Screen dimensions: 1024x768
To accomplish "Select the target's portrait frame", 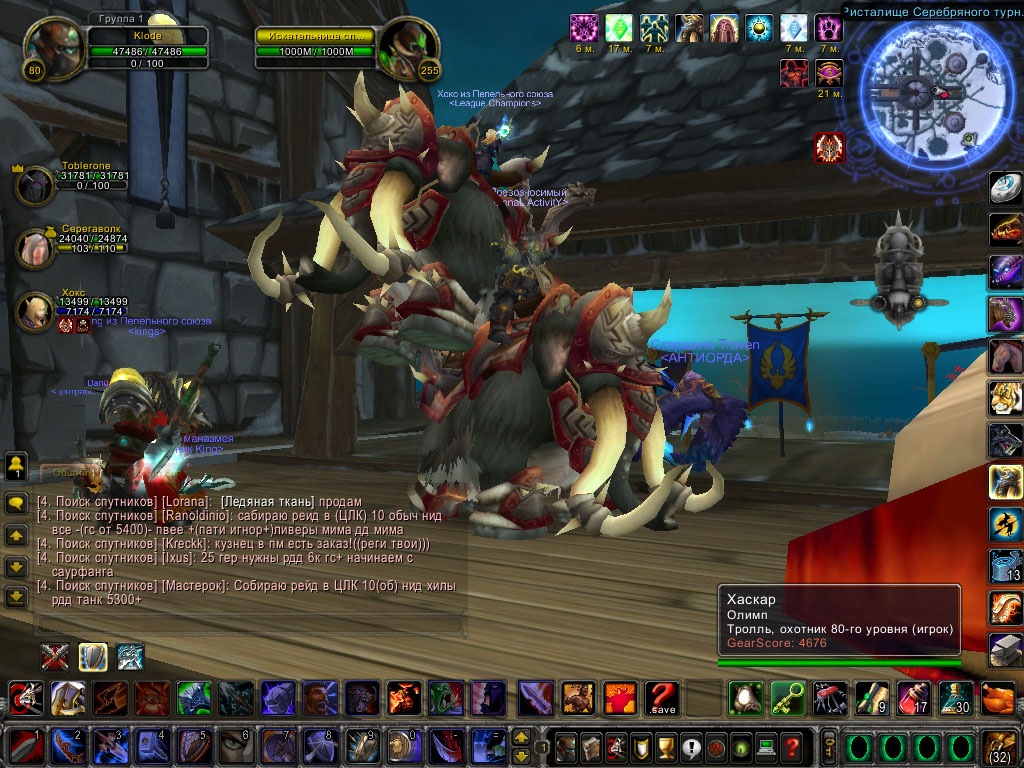I will [x=407, y=47].
